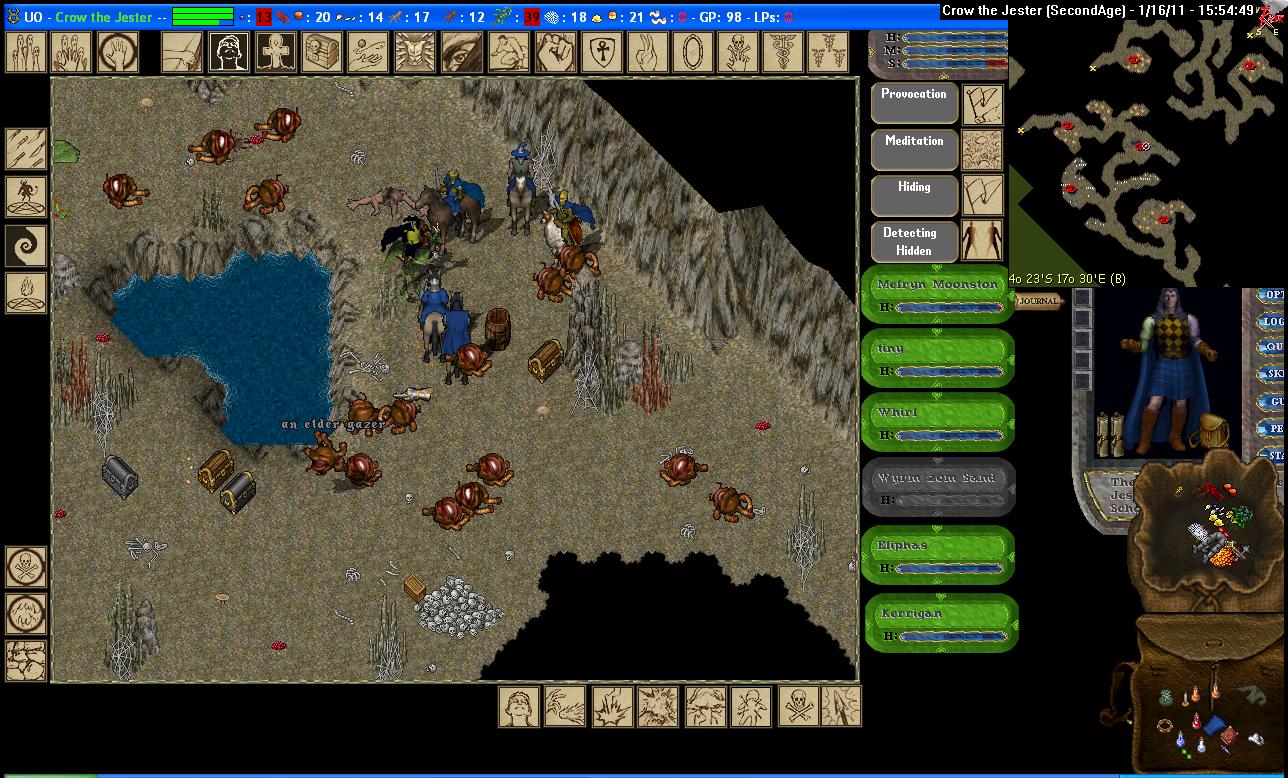1288x778 pixels.
Task: Target Whirl's status bar
Action: pyautogui.click(x=938, y=423)
